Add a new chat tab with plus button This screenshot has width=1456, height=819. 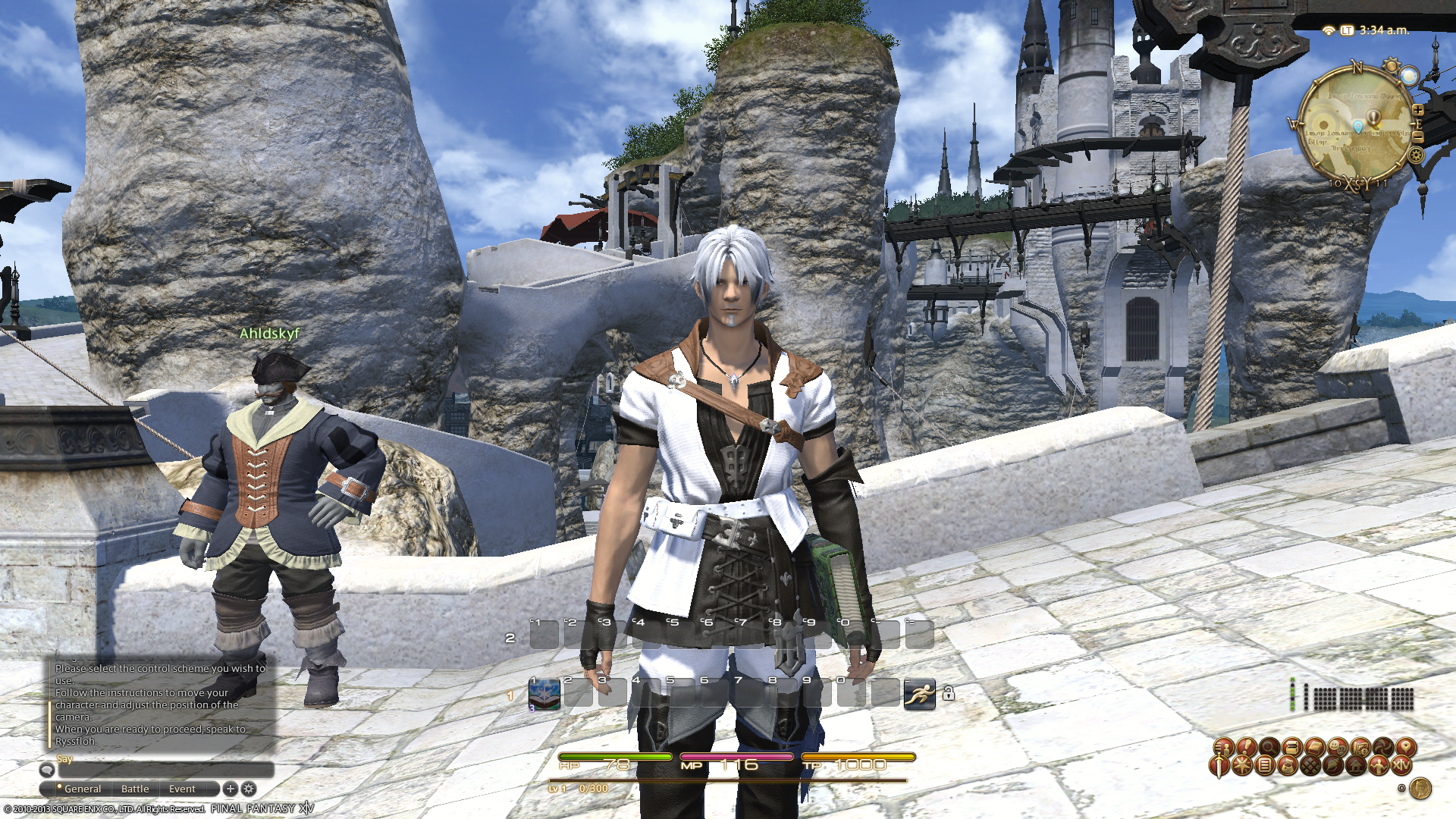click(231, 789)
